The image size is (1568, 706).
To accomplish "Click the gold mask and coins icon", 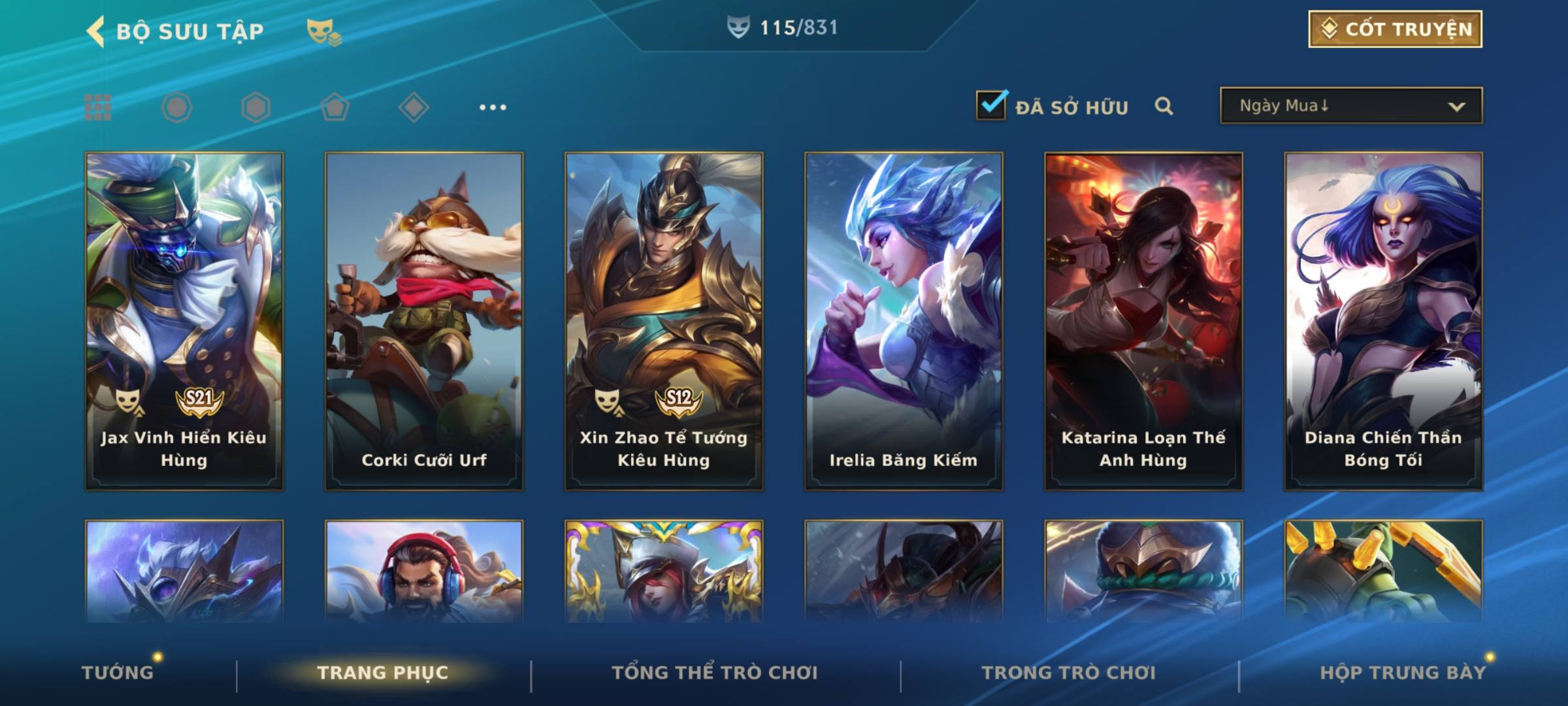I will click(x=323, y=31).
